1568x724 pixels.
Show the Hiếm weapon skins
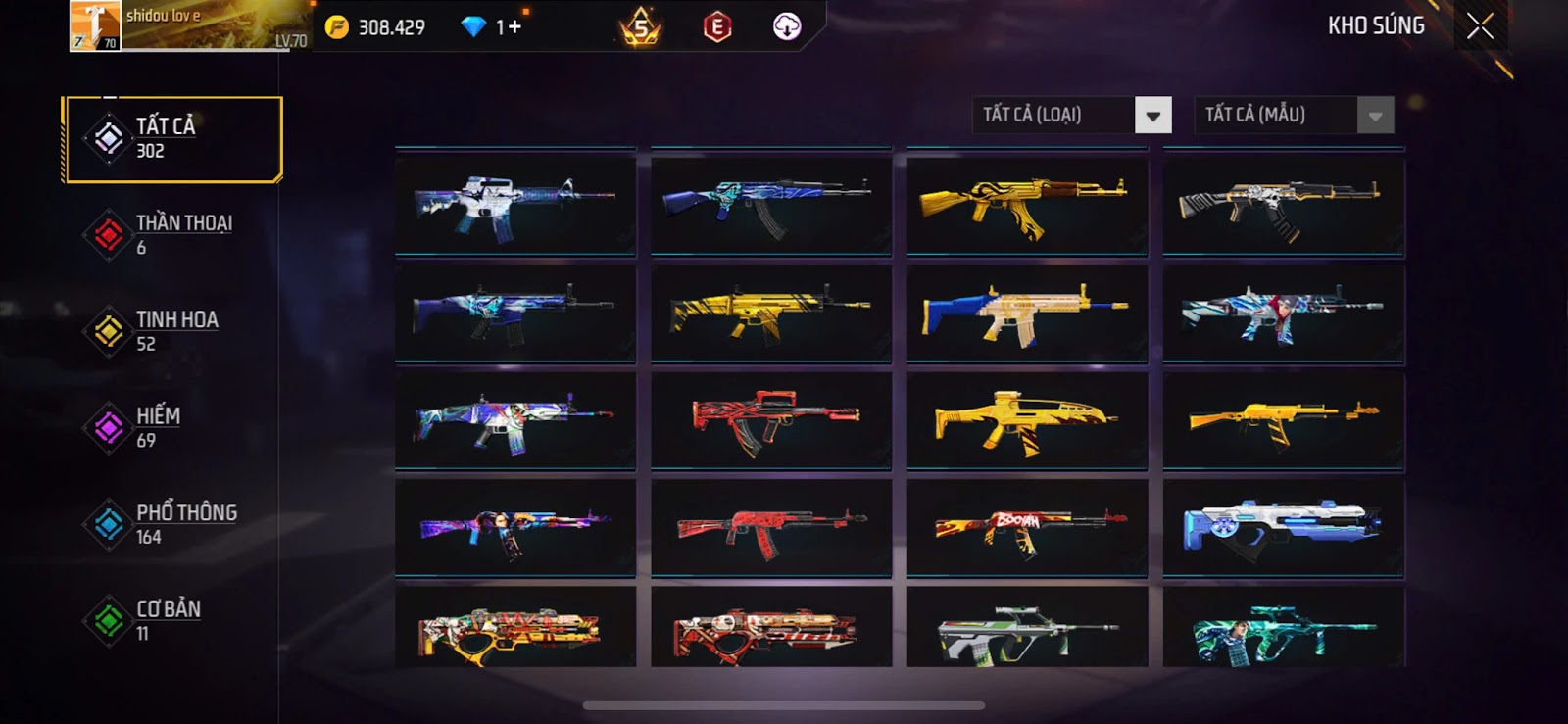coord(172,428)
